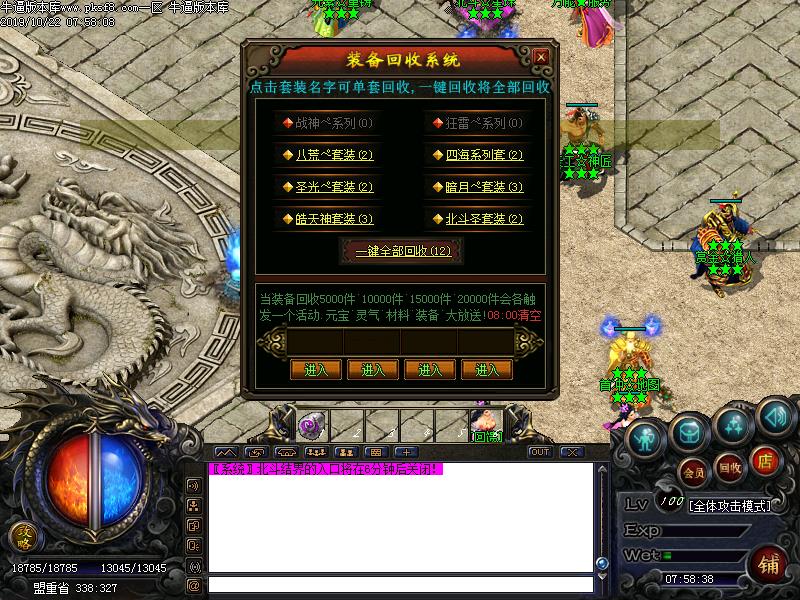Pick the 北斗圣 set for recycling
Screen dimensions: 800x600
[x=477, y=219]
